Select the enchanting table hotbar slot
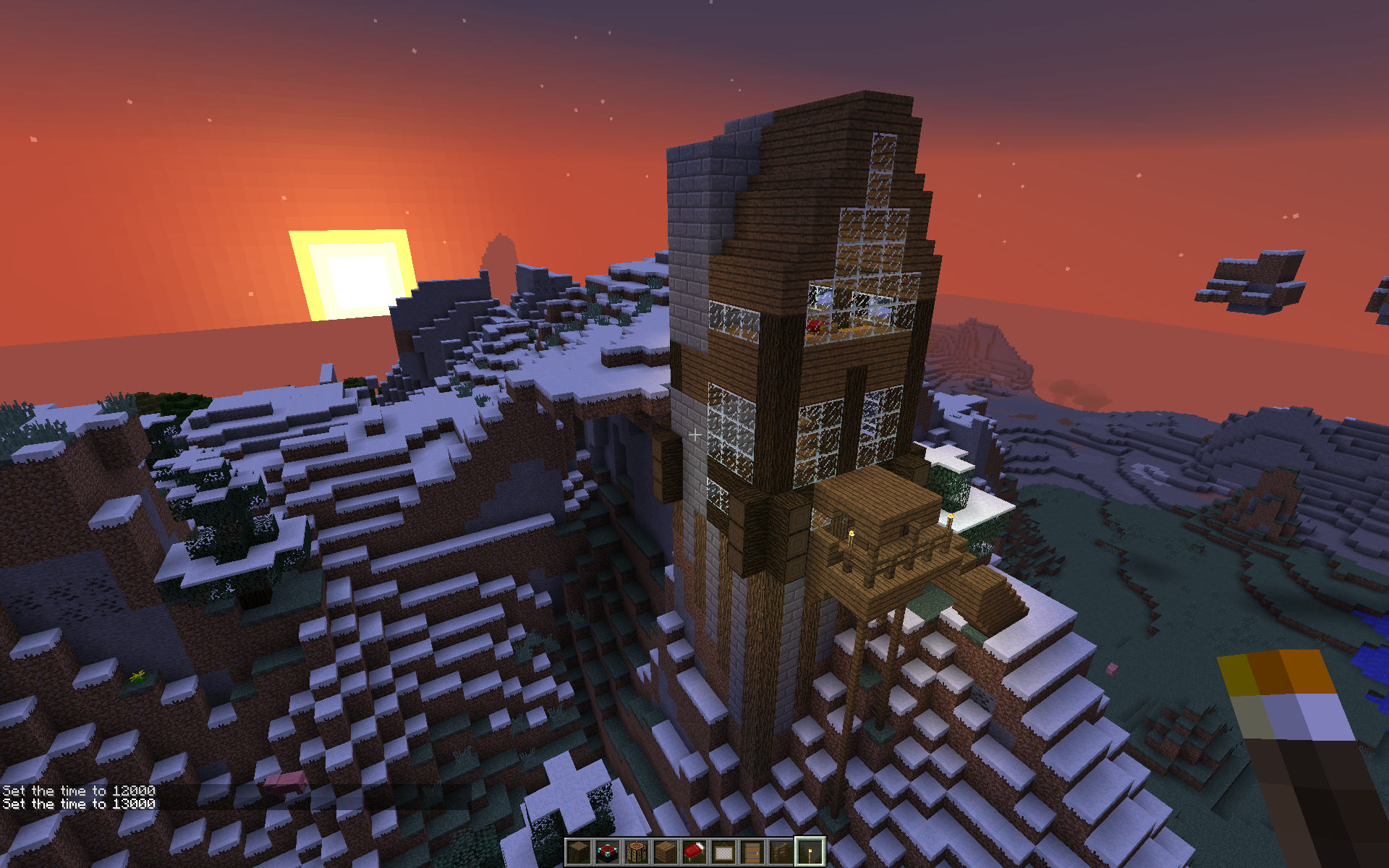Image resolution: width=1389 pixels, height=868 pixels. (x=608, y=853)
